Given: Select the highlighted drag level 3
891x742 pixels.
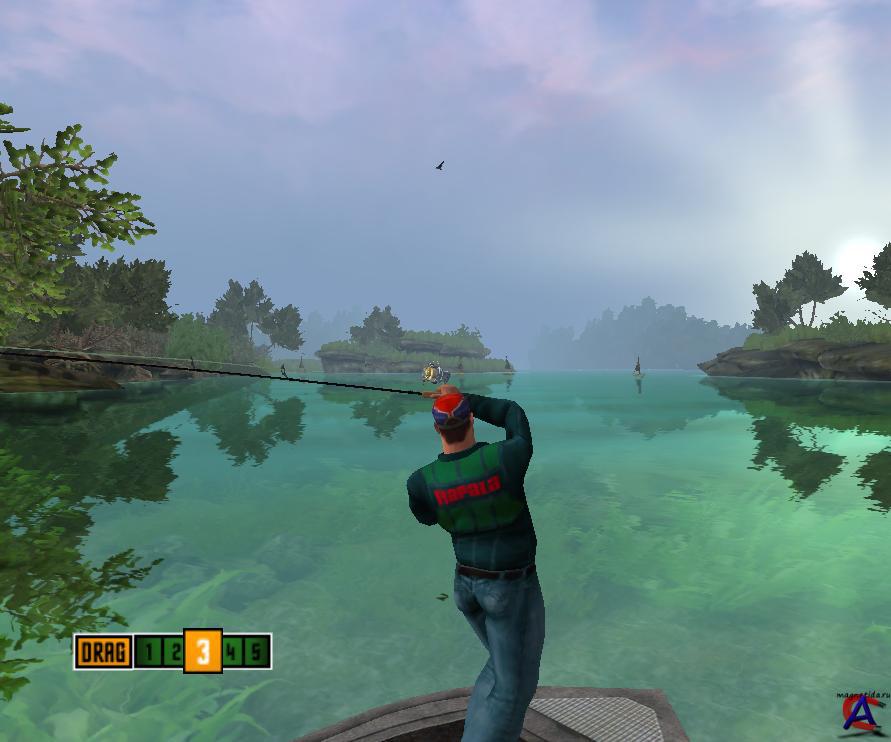Looking at the screenshot, I should 203,652.
